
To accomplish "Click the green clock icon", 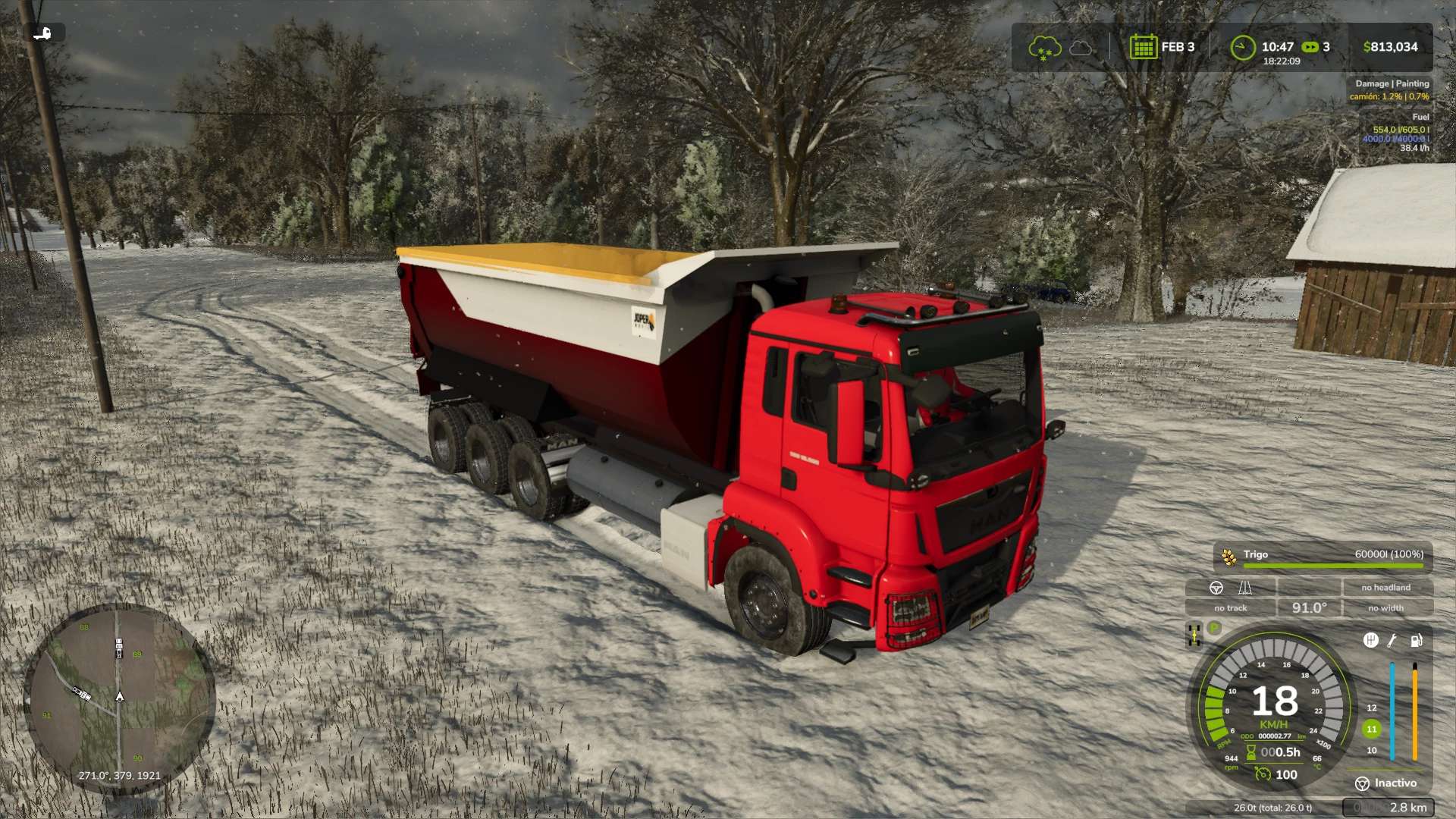I will 1242,48.
